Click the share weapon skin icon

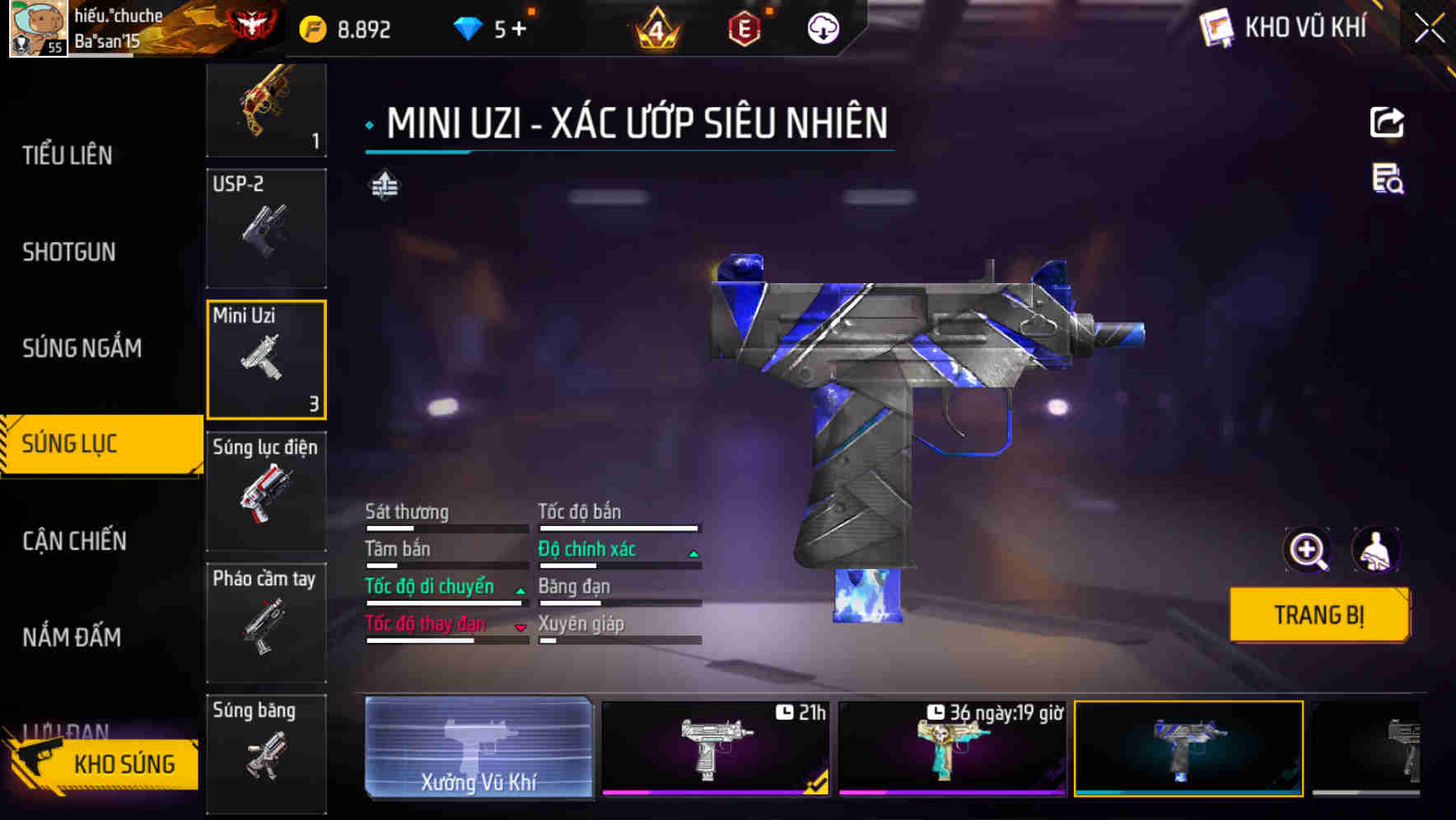[1388, 122]
